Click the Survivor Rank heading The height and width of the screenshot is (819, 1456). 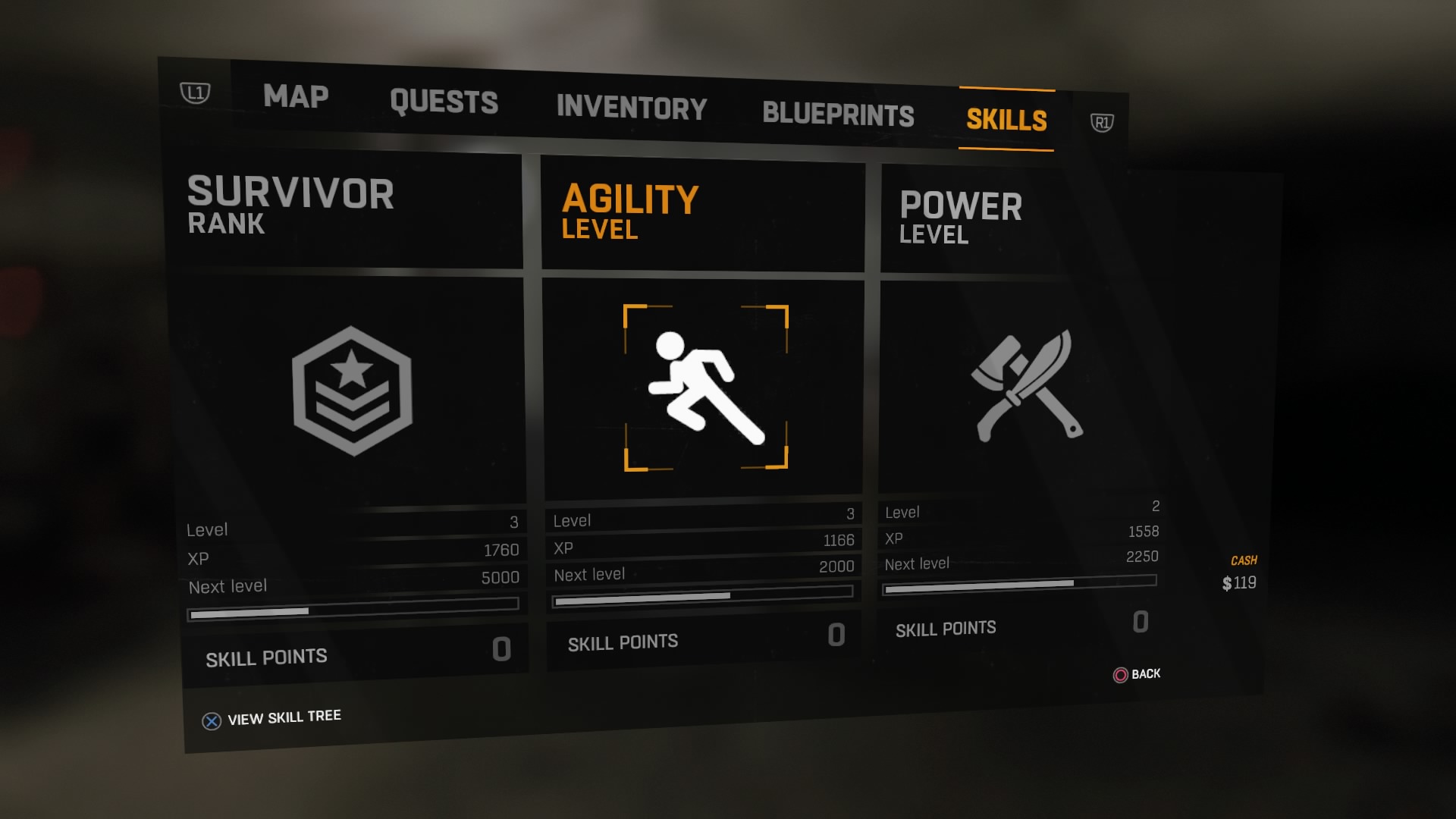[x=290, y=205]
